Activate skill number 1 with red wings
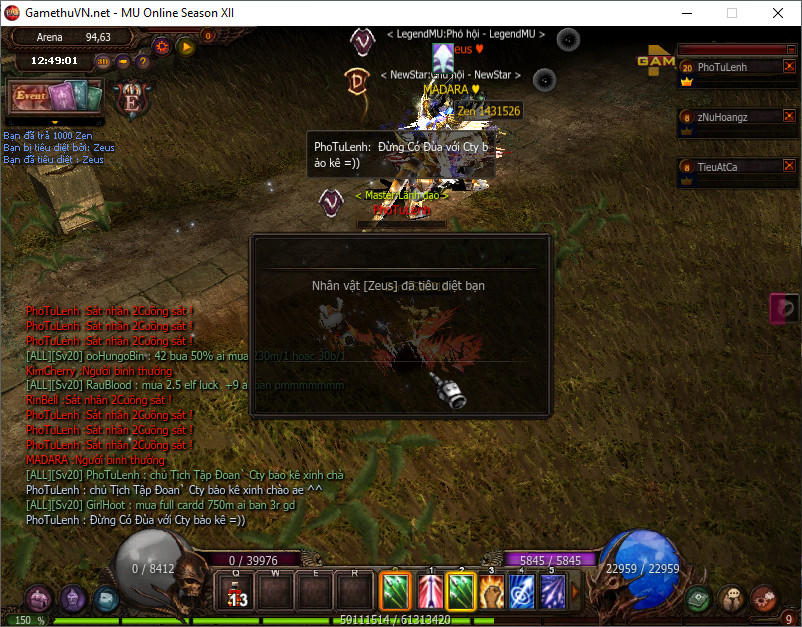This screenshot has height=627, width=802. click(428, 590)
